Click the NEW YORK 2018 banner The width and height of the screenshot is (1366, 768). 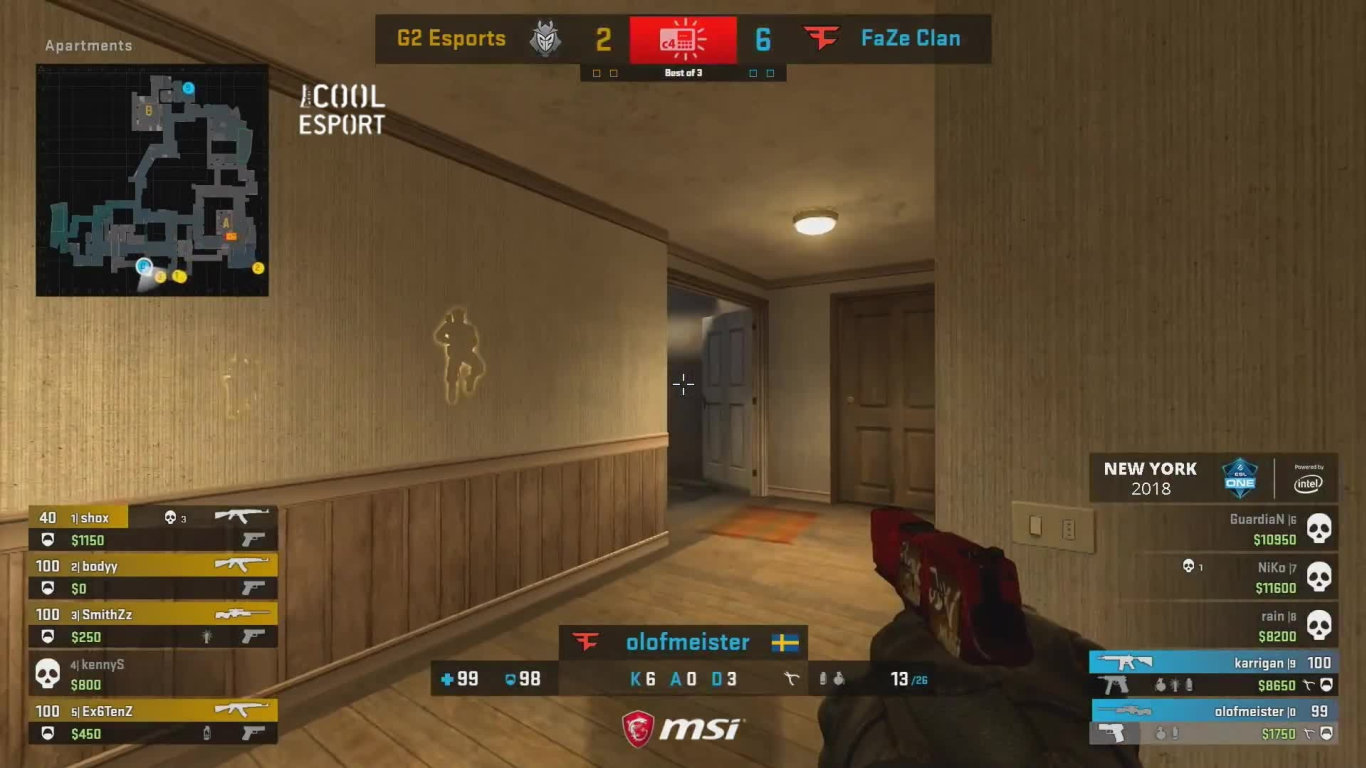[x=1150, y=478]
